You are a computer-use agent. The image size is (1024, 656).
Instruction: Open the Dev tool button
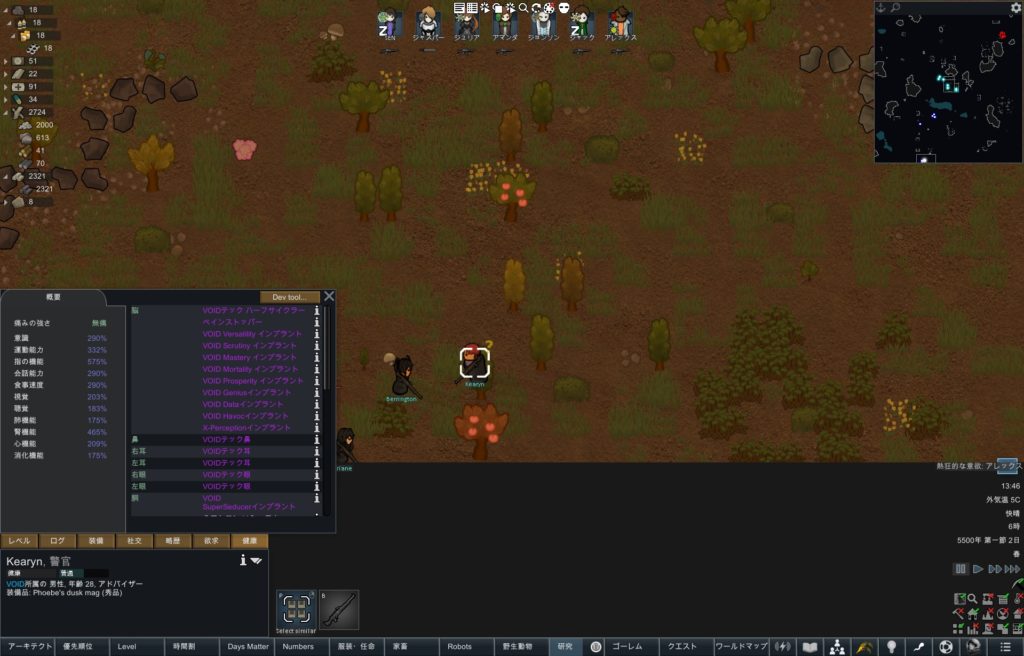(x=289, y=297)
